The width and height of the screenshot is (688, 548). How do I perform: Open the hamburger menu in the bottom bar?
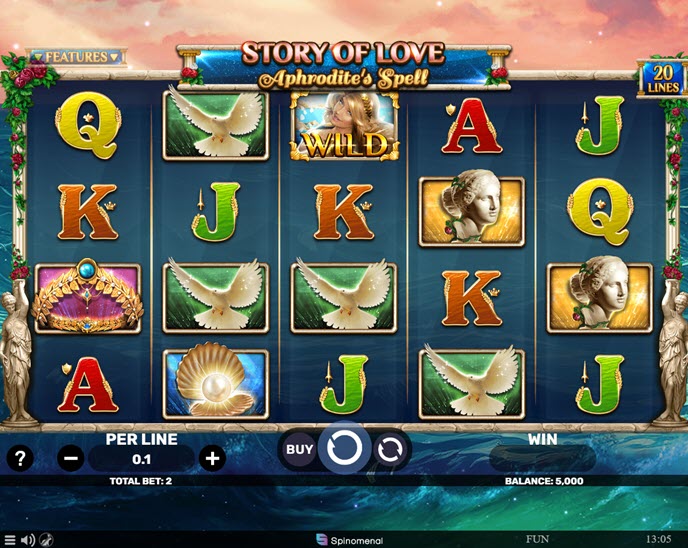[9, 540]
